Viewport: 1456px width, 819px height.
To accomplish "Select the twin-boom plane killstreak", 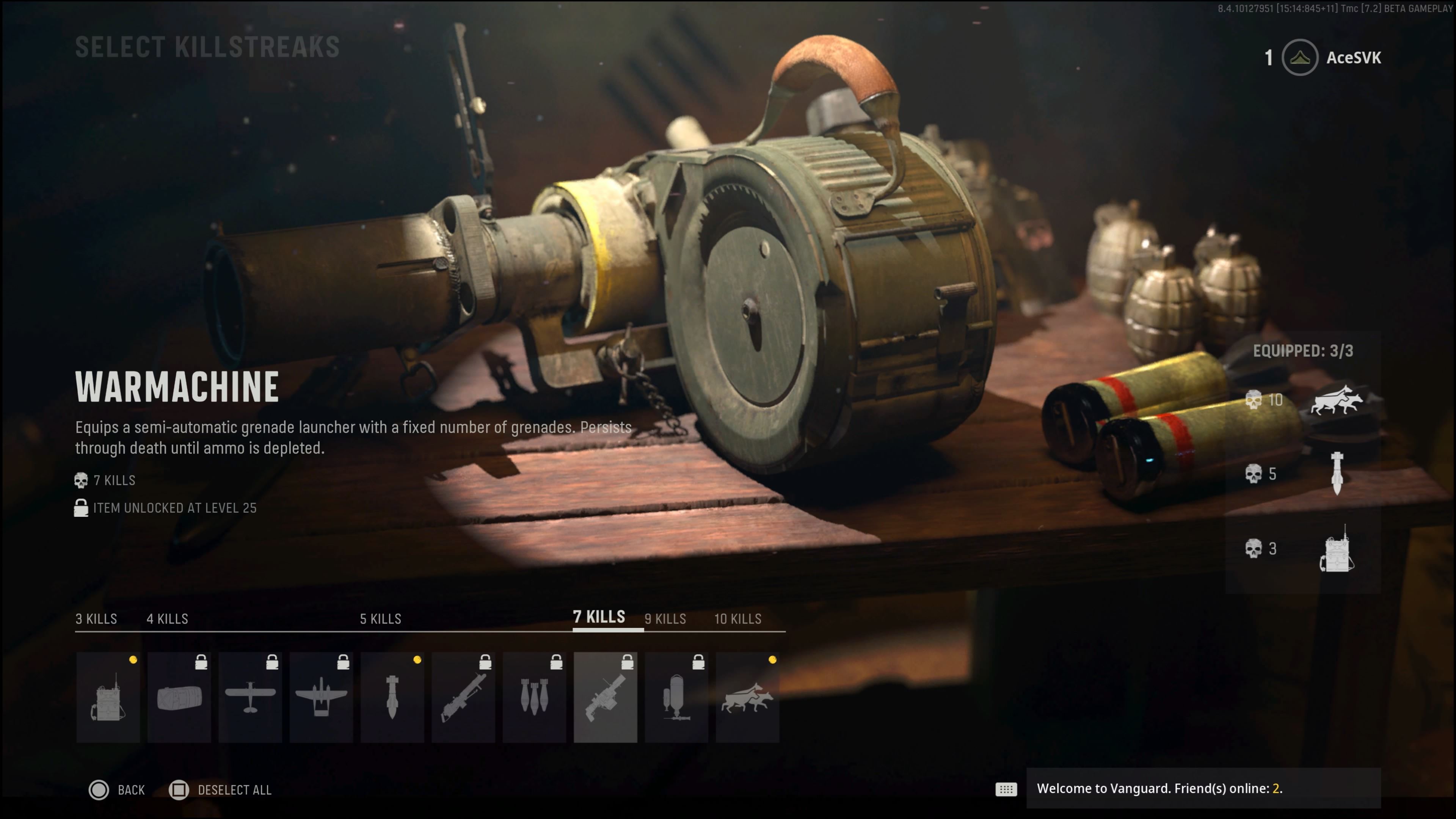I will coord(321,697).
